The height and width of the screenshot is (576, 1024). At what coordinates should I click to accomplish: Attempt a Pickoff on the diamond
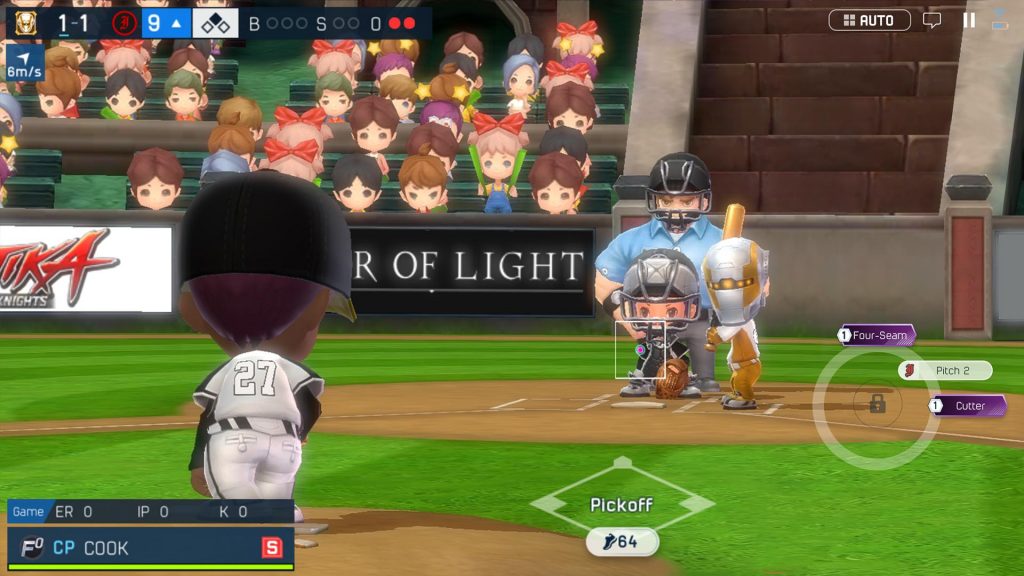click(621, 503)
